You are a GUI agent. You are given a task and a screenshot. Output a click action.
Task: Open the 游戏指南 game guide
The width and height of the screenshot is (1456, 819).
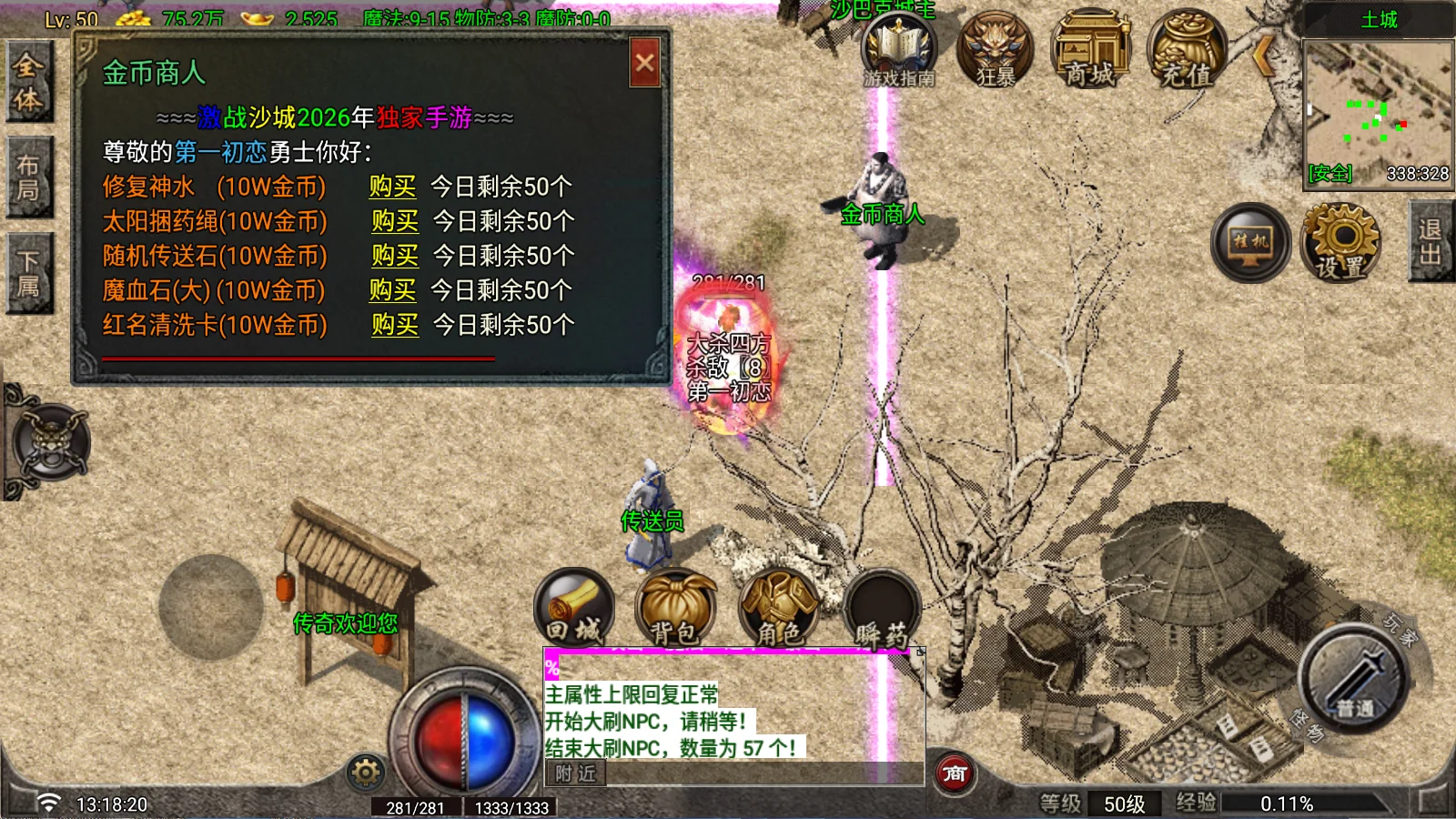pyautogui.click(x=899, y=51)
